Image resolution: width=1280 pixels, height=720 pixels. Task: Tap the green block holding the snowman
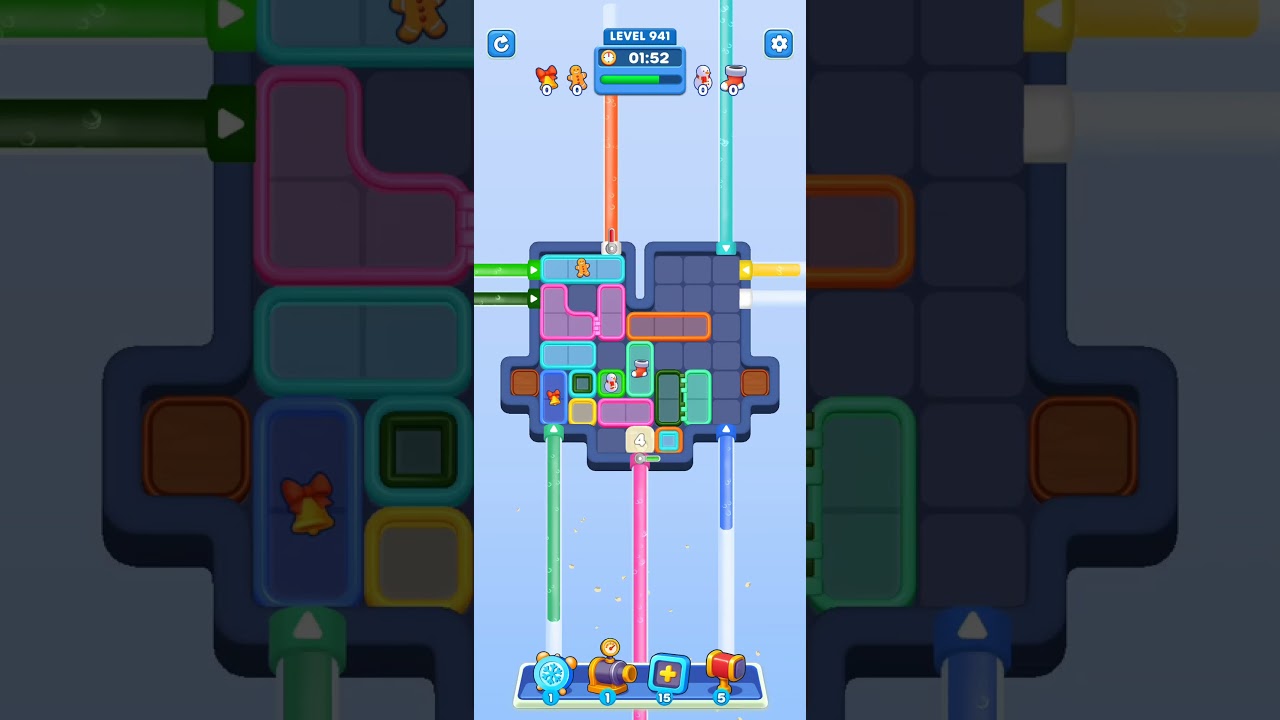tap(611, 382)
